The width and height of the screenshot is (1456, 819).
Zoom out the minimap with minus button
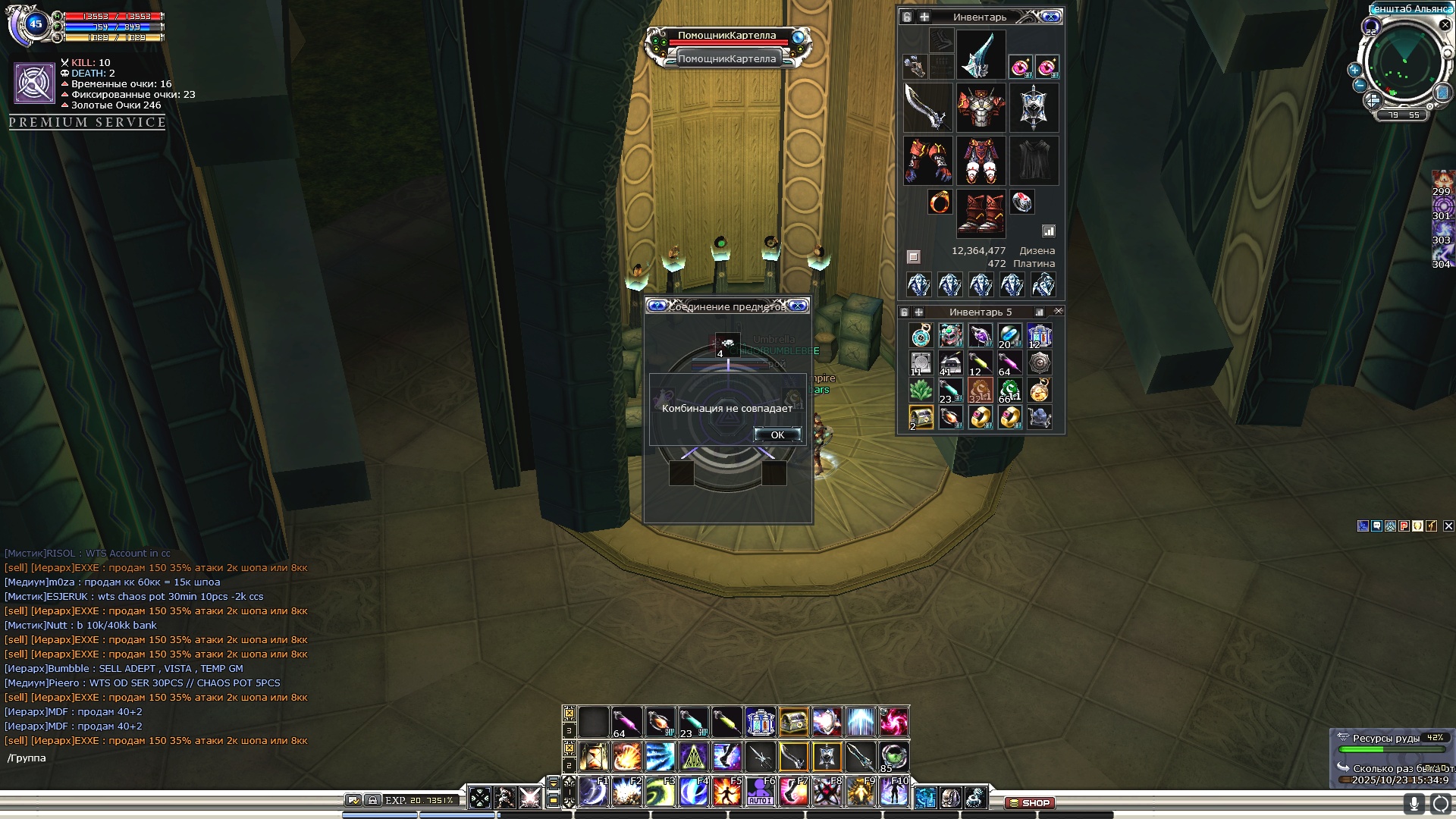1360,85
